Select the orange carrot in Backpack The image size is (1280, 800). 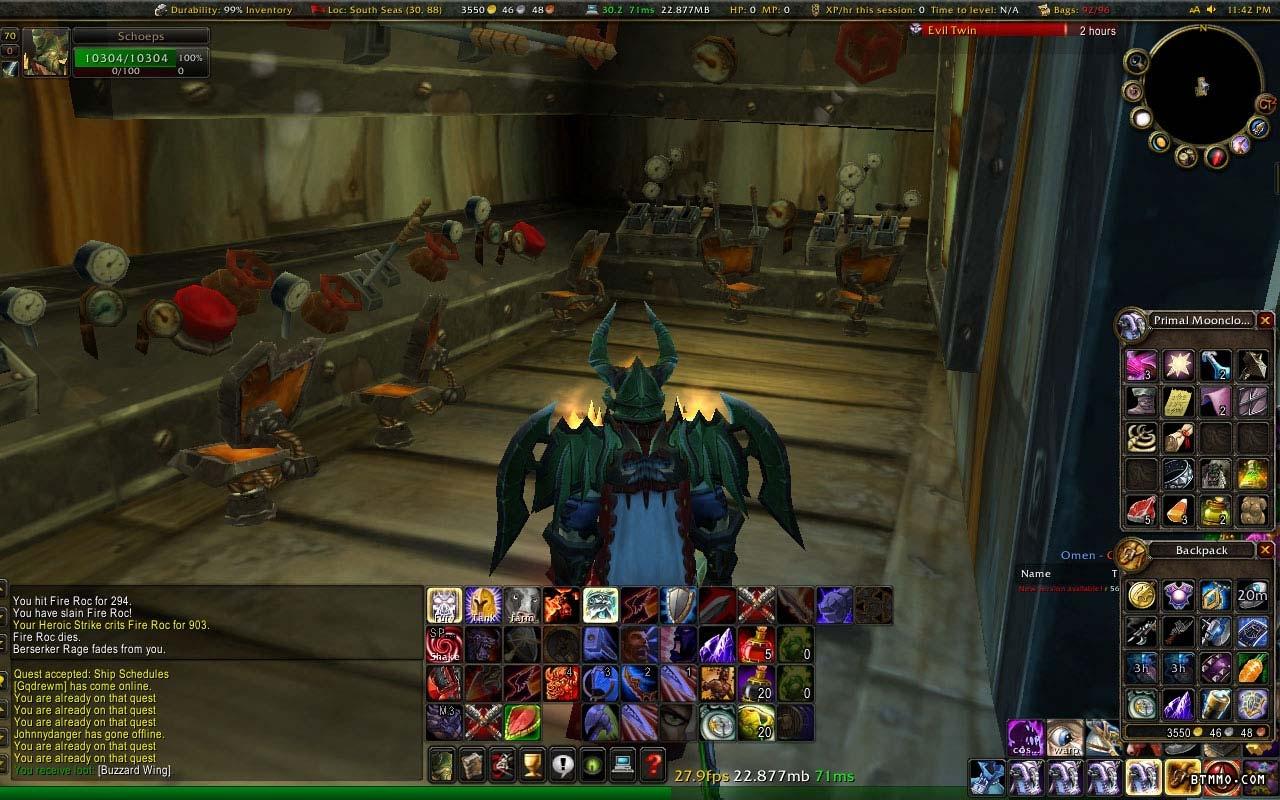coord(1252,667)
